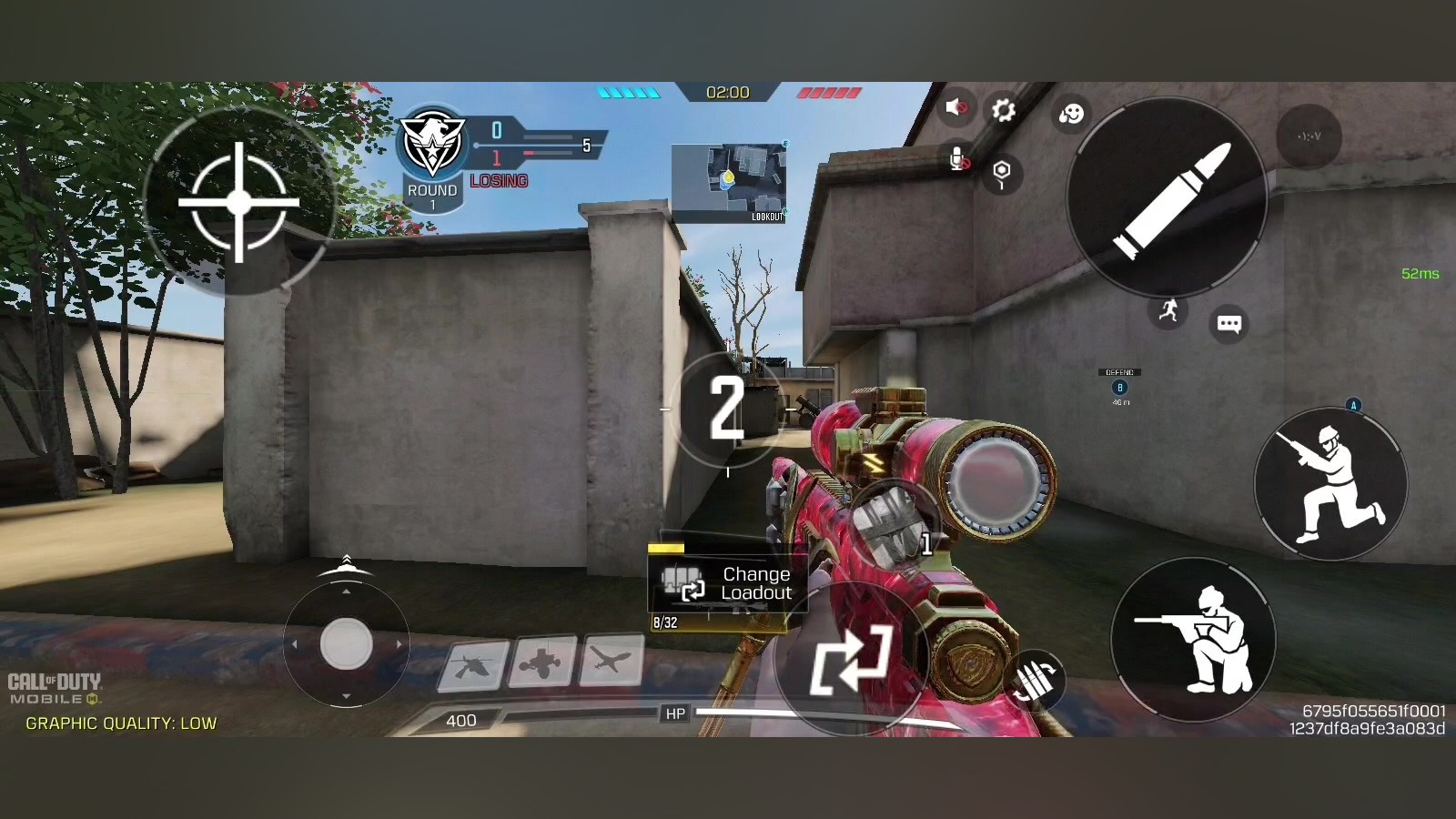
Task: Select the missile scorestreak slot
Action: point(612,661)
